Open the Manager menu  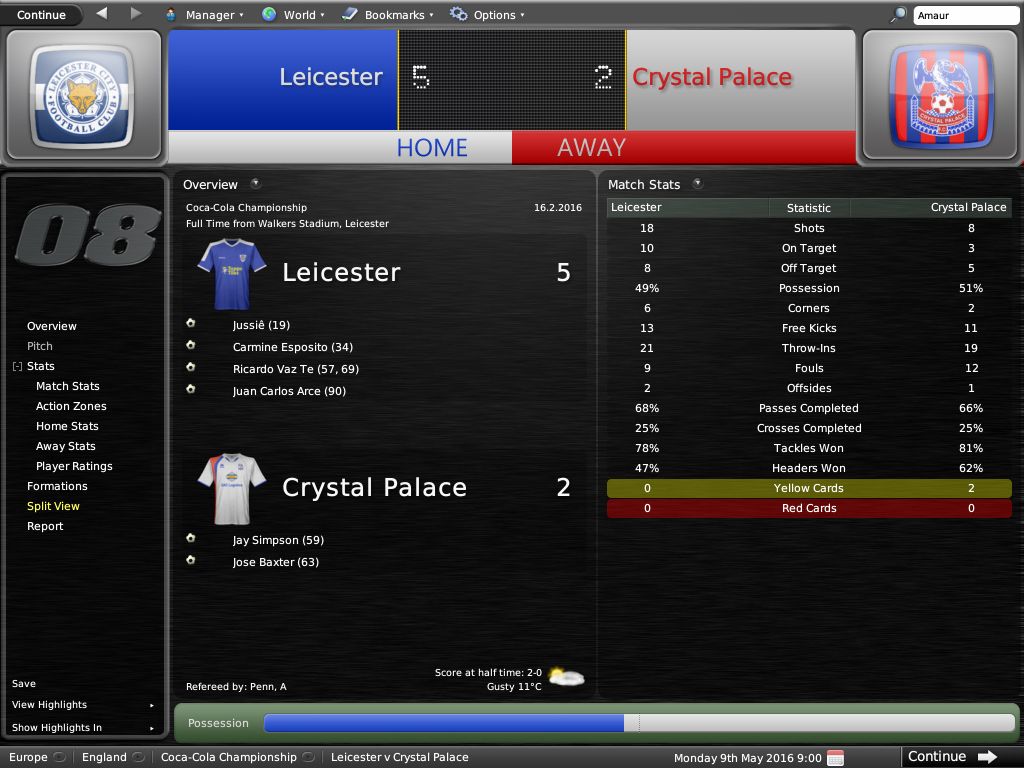204,15
